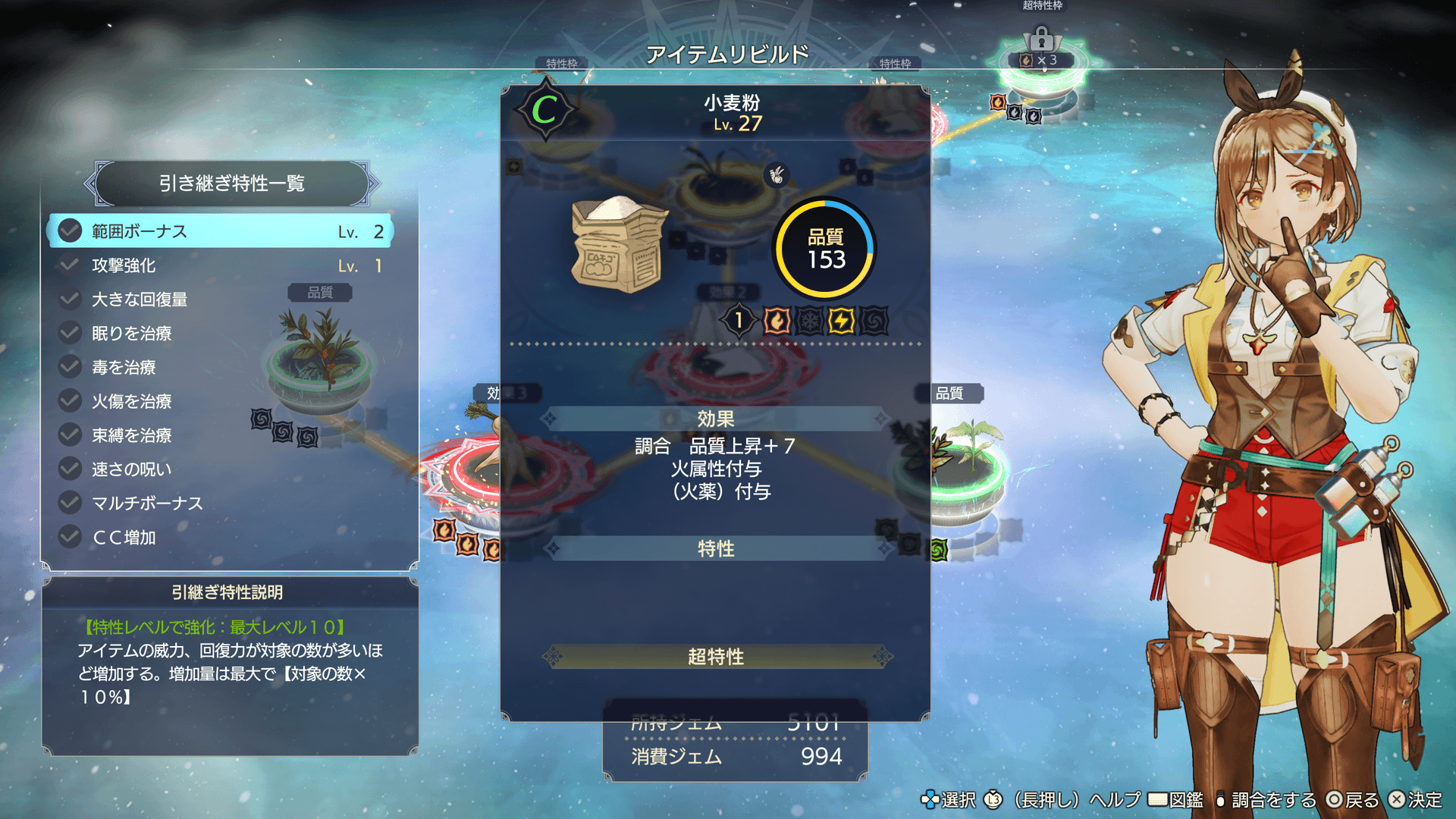Click the 小麦粉 flour bag item image
The height and width of the screenshot is (819, 1456).
[x=618, y=244]
